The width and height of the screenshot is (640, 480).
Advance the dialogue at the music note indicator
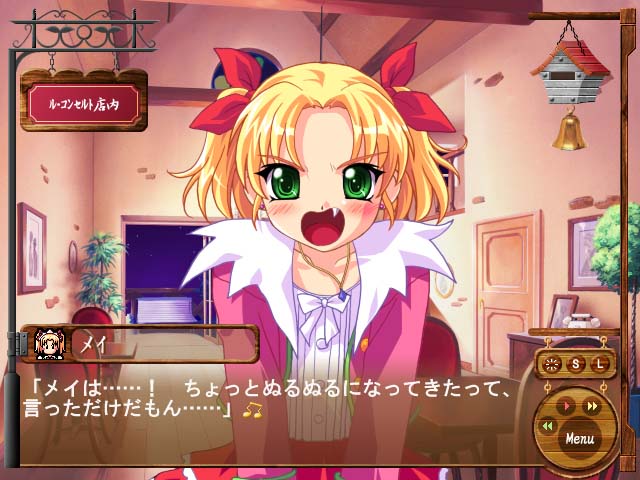(x=253, y=410)
